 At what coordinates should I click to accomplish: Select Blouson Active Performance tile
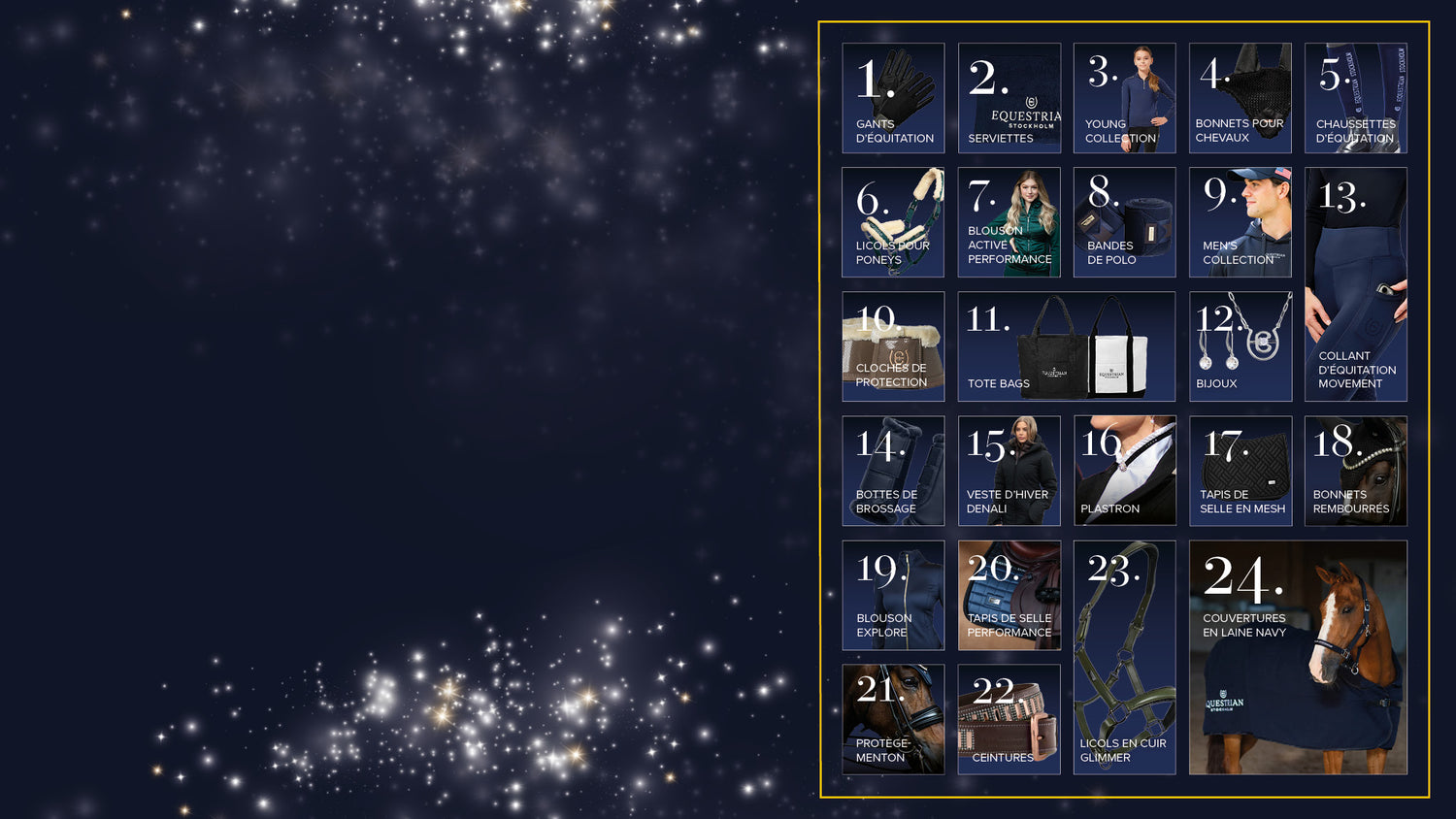tap(1009, 222)
